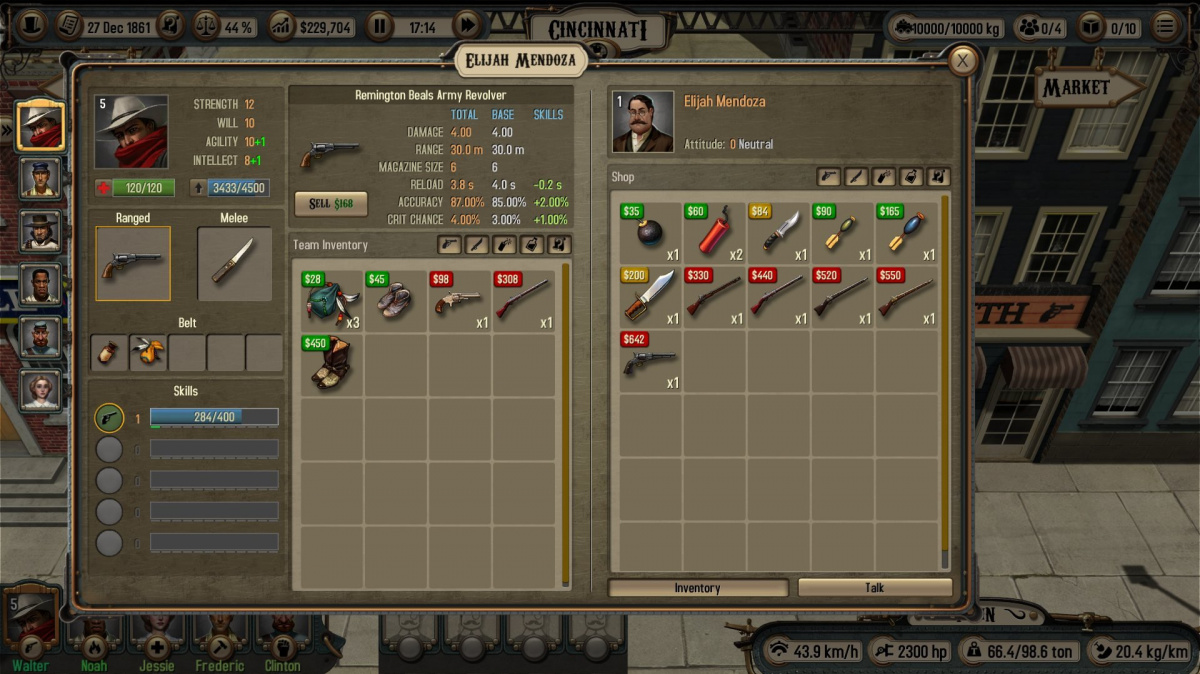Select the $28 green bag item
Viewport: 1200px width, 674px height.
coord(332,300)
